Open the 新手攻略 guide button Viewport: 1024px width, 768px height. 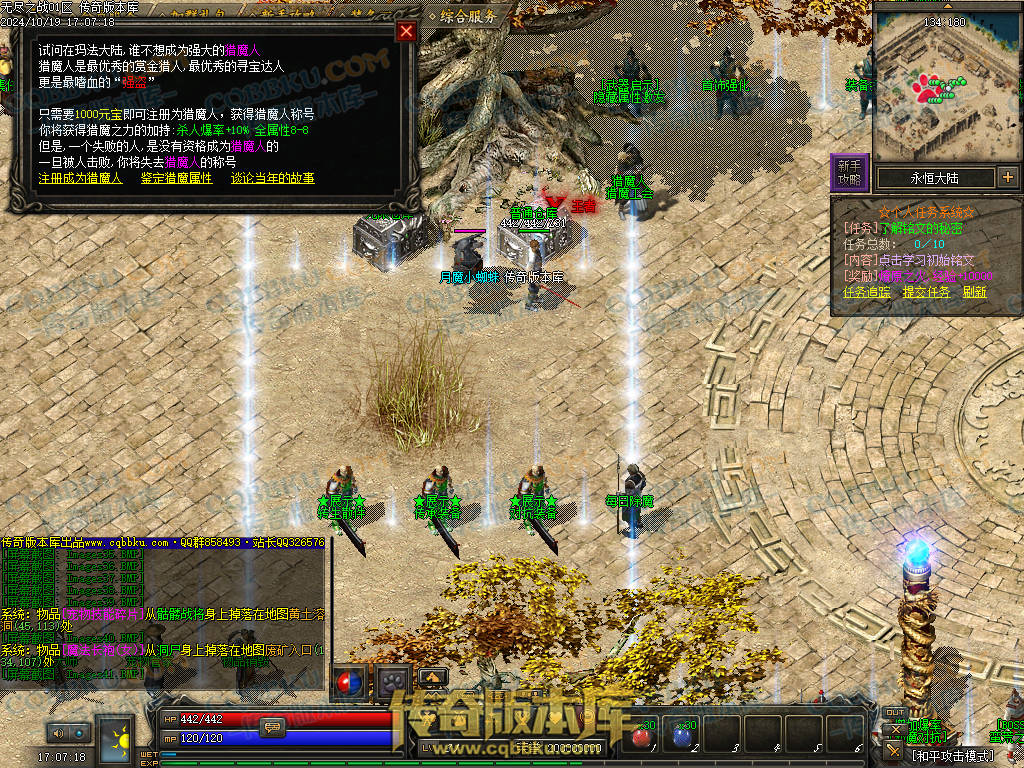coord(849,172)
